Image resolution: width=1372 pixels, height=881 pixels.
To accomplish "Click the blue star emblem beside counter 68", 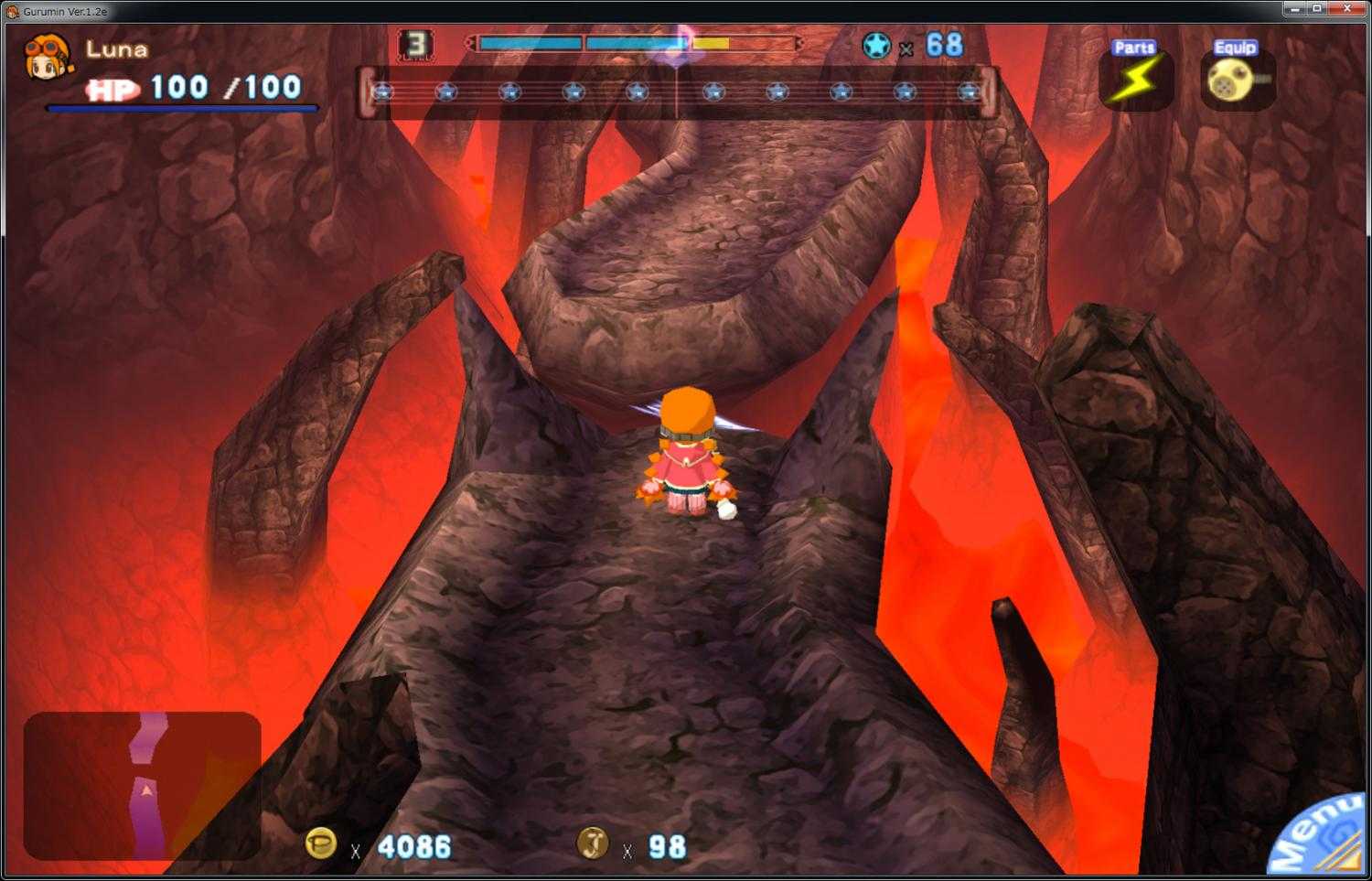I will click(x=876, y=42).
